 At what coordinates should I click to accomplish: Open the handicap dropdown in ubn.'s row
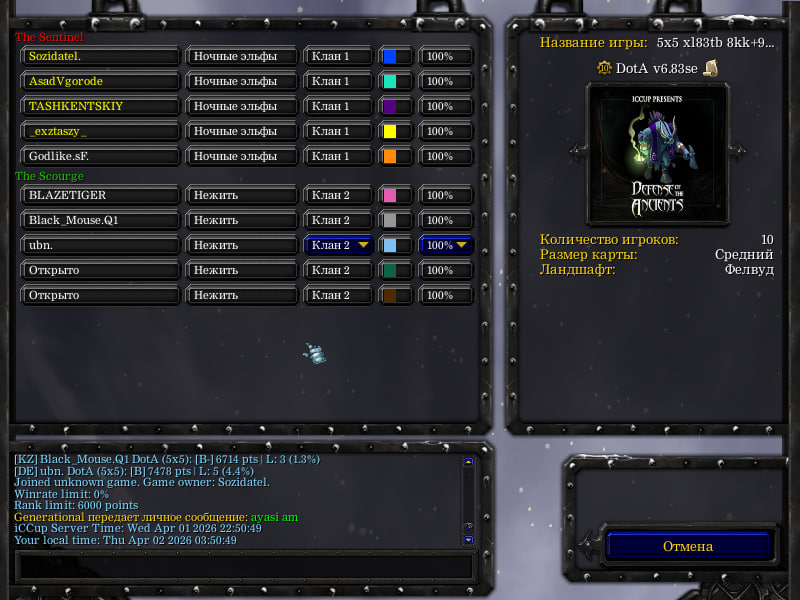[x=446, y=245]
